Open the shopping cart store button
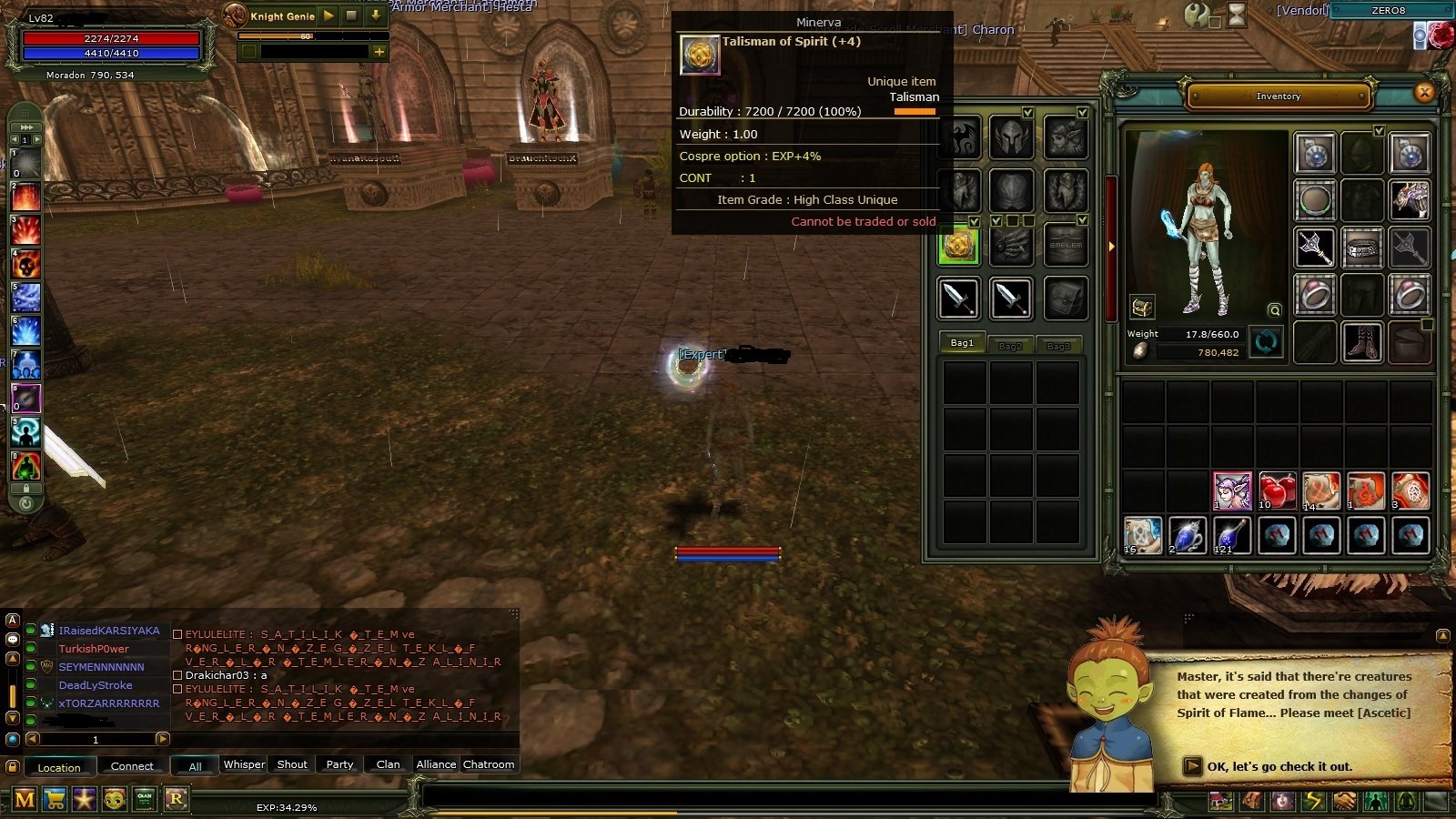The width and height of the screenshot is (1456, 819). click(x=55, y=800)
